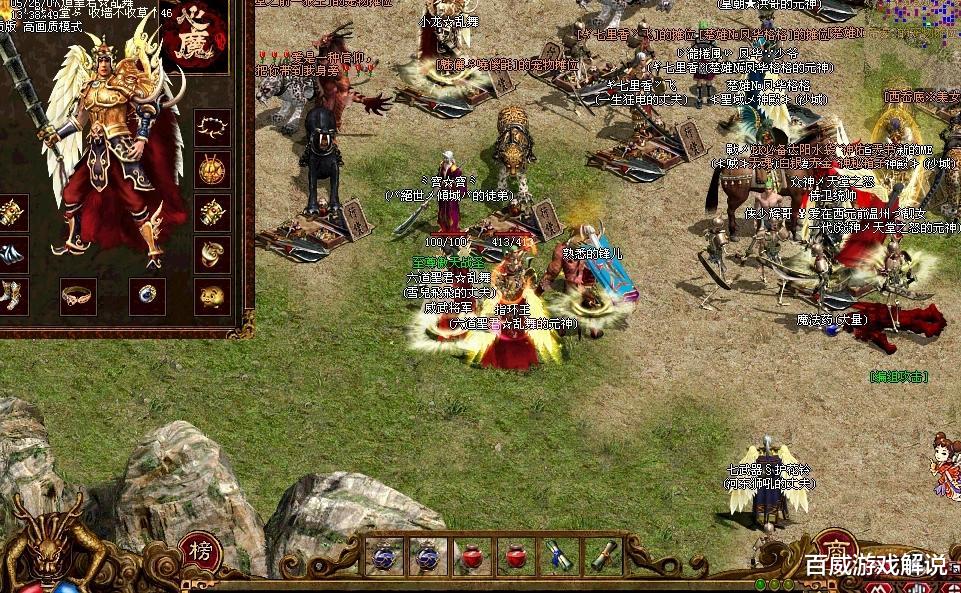Select the thorny necklace equipment slot
Viewport: 961px width, 593px height.
pyautogui.click(x=212, y=127)
